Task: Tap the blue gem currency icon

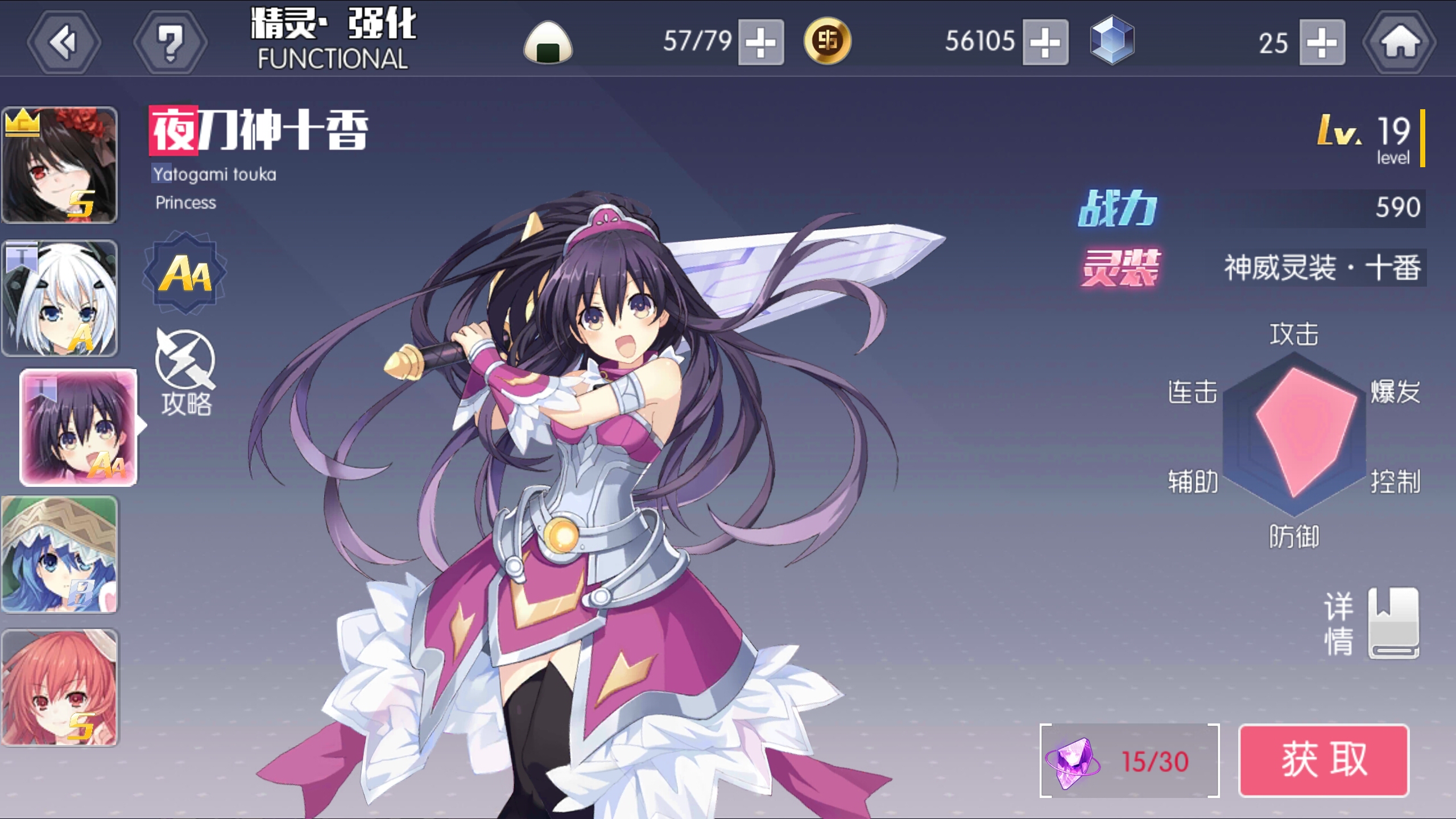Action: (x=1114, y=42)
